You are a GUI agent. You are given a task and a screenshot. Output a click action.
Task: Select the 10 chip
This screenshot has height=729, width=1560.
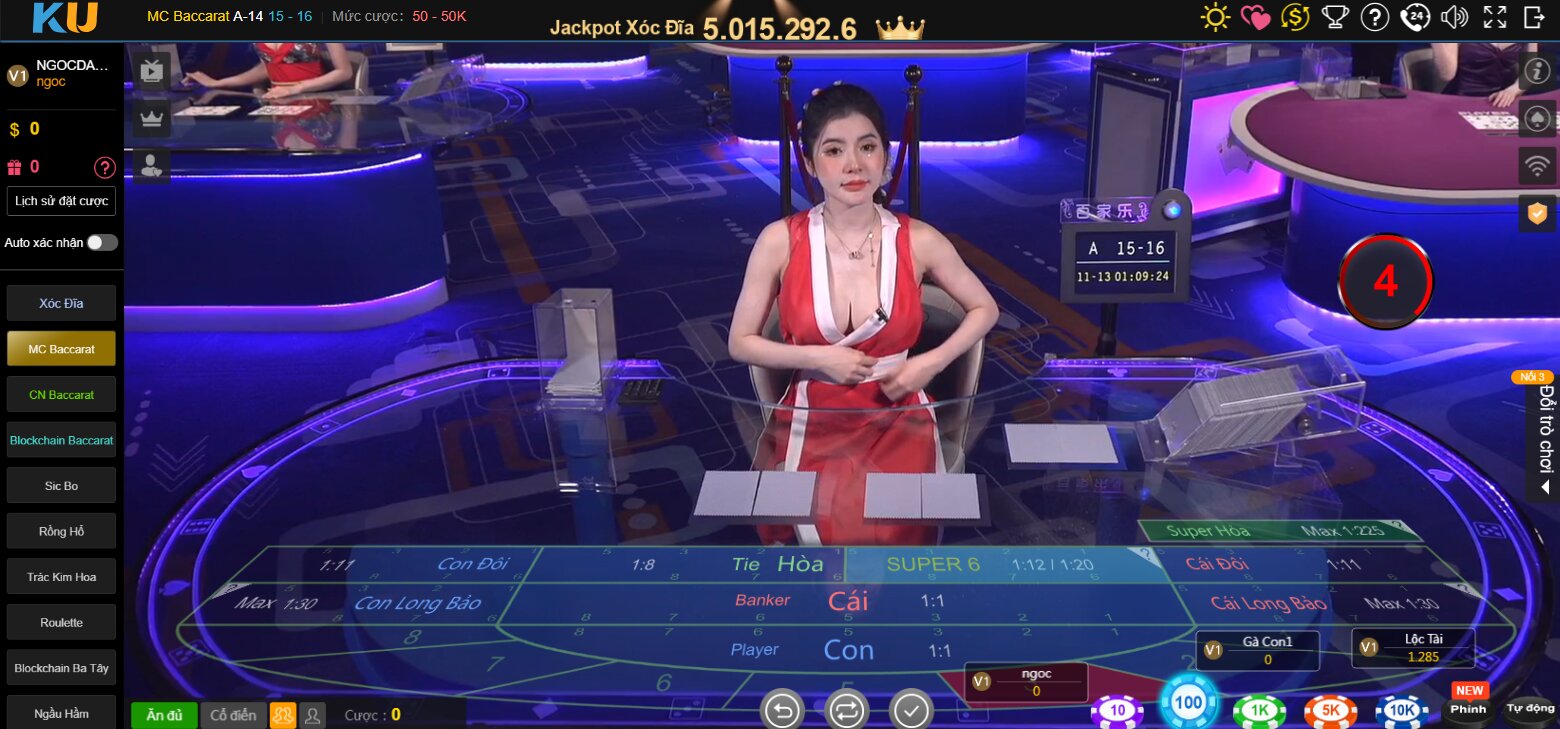(x=1117, y=710)
